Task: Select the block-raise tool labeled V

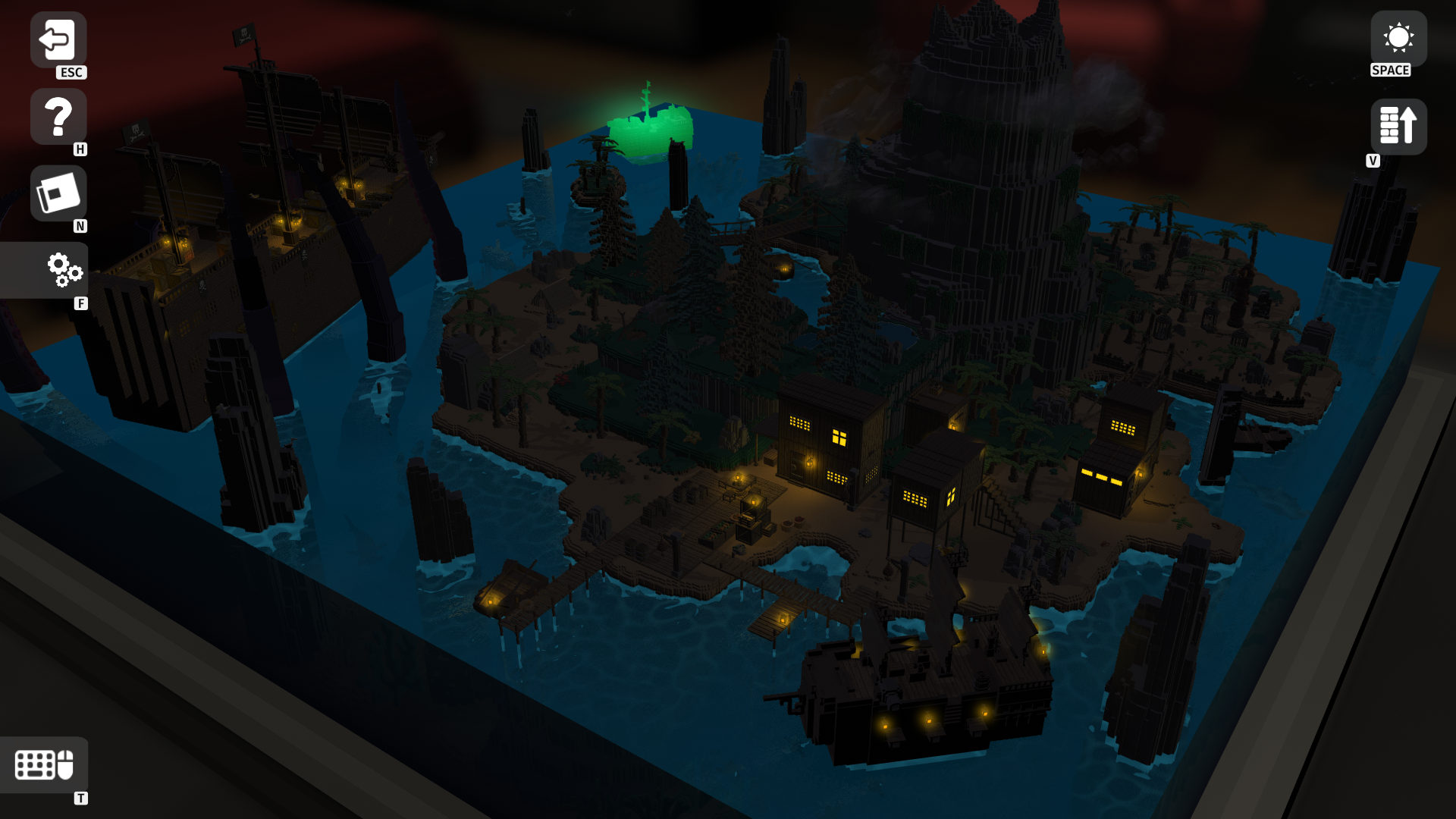Action: (x=1398, y=126)
